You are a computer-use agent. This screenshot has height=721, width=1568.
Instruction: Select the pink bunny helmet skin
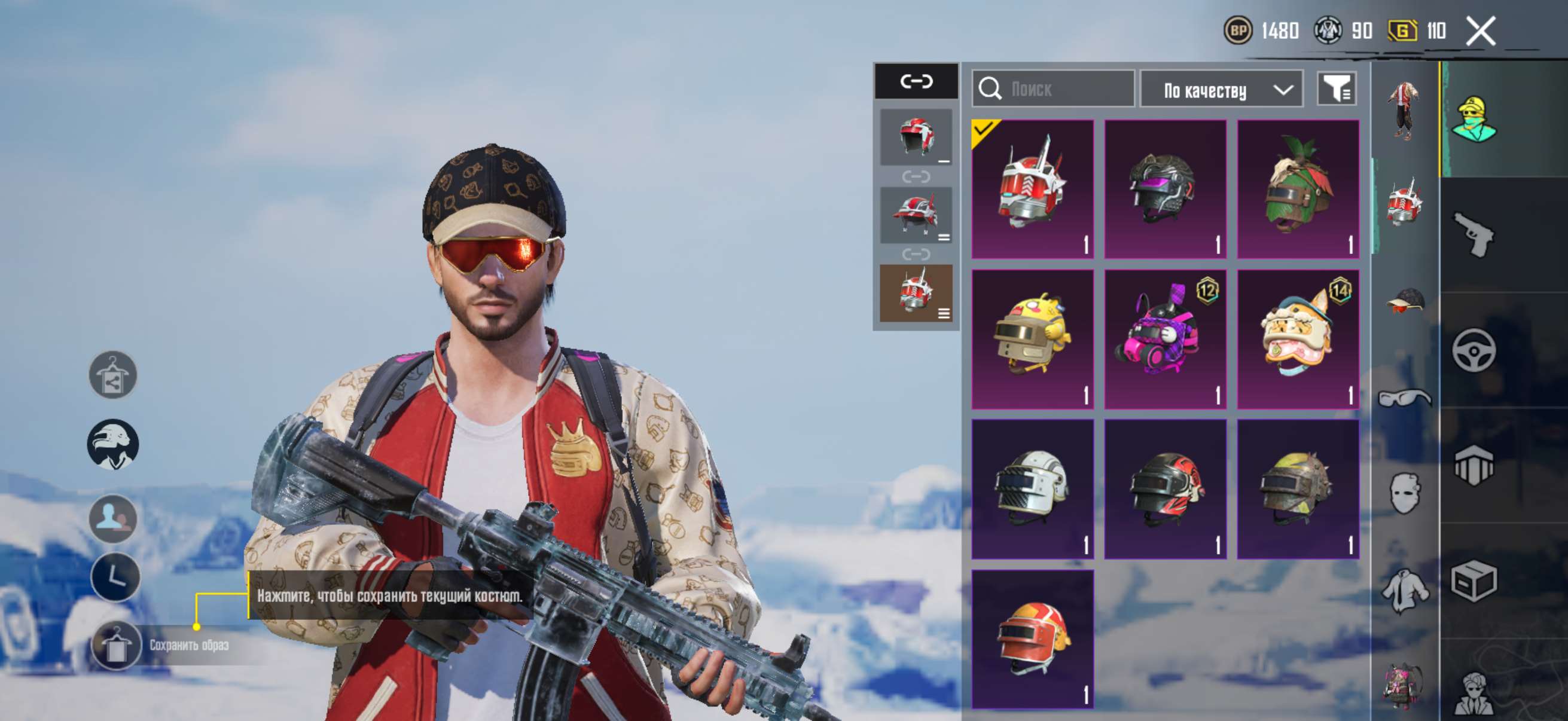pyautogui.click(x=1165, y=339)
